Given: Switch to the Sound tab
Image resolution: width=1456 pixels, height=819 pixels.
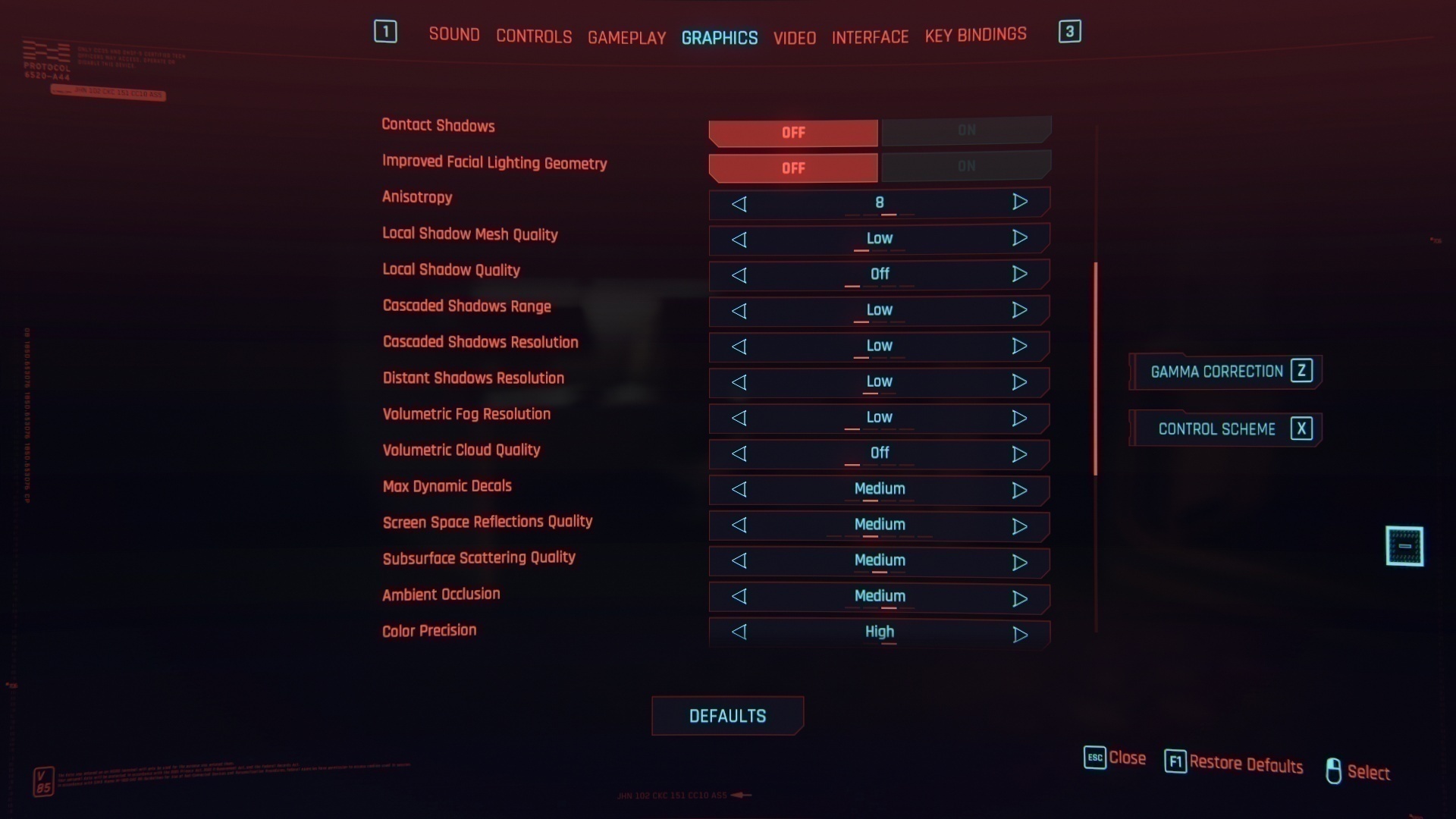Looking at the screenshot, I should coord(453,35).
